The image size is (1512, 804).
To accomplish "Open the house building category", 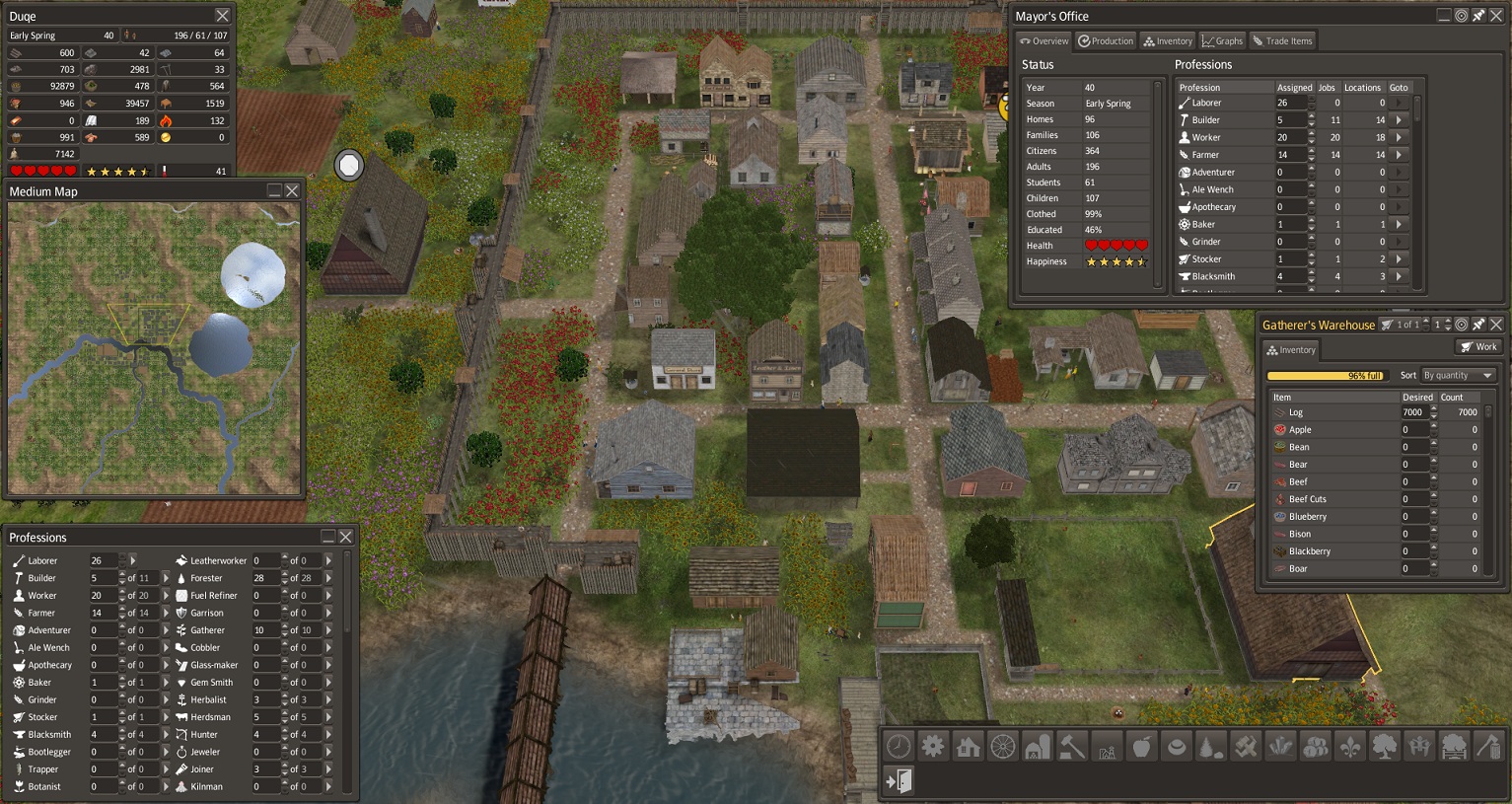I will coord(968,747).
